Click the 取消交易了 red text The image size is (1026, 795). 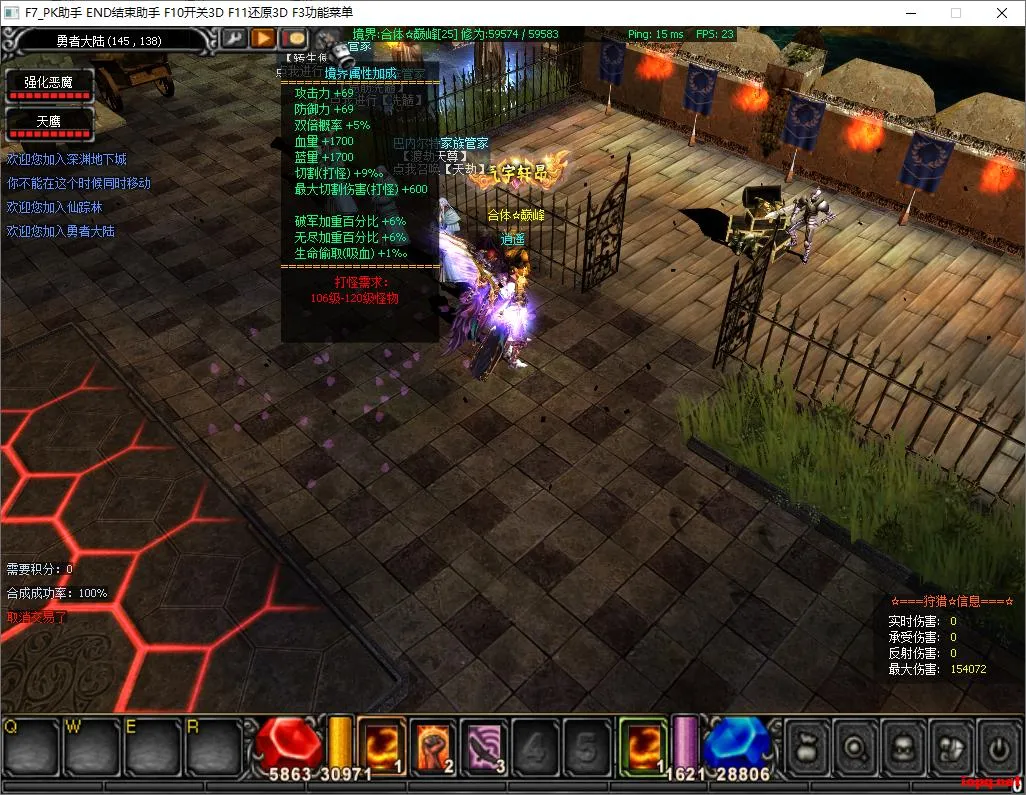click(x=37, y=617)
